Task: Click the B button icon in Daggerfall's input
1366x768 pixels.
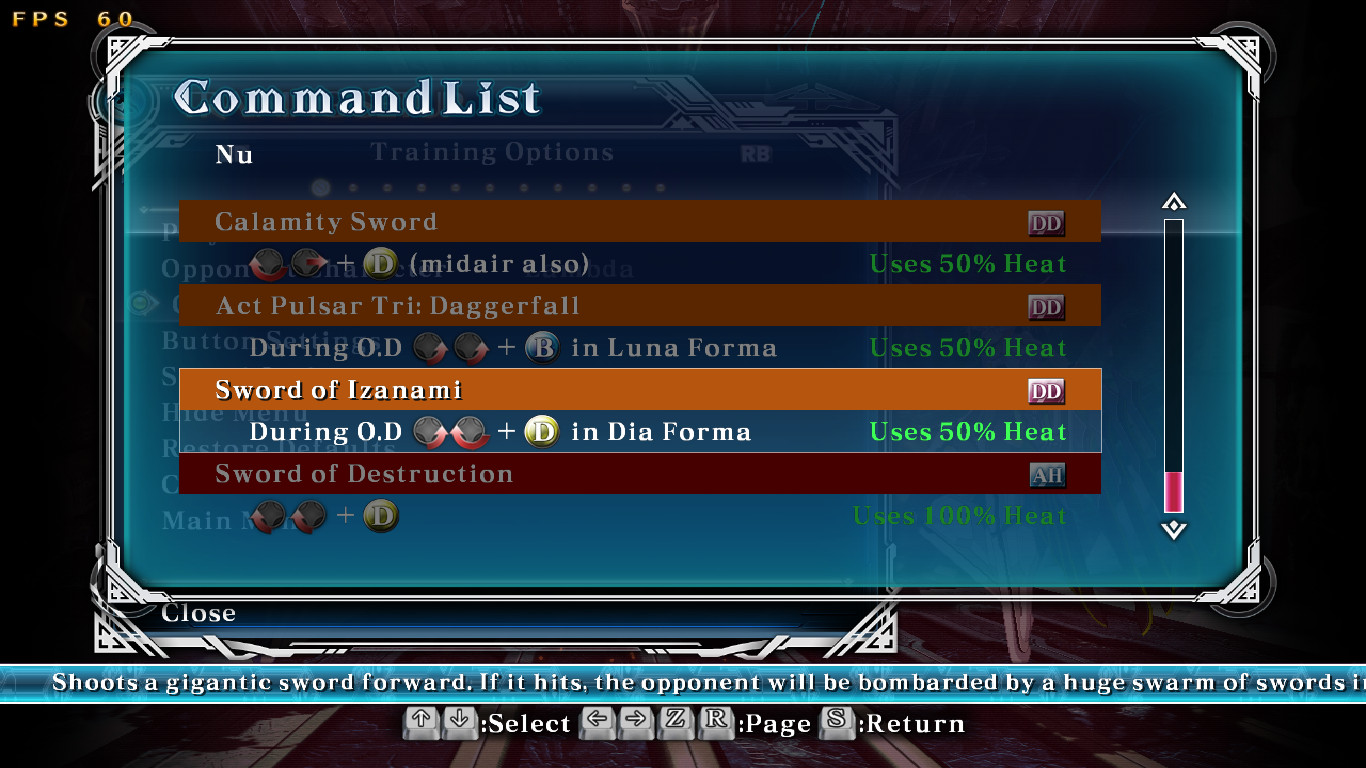Action: click(542, 348)
